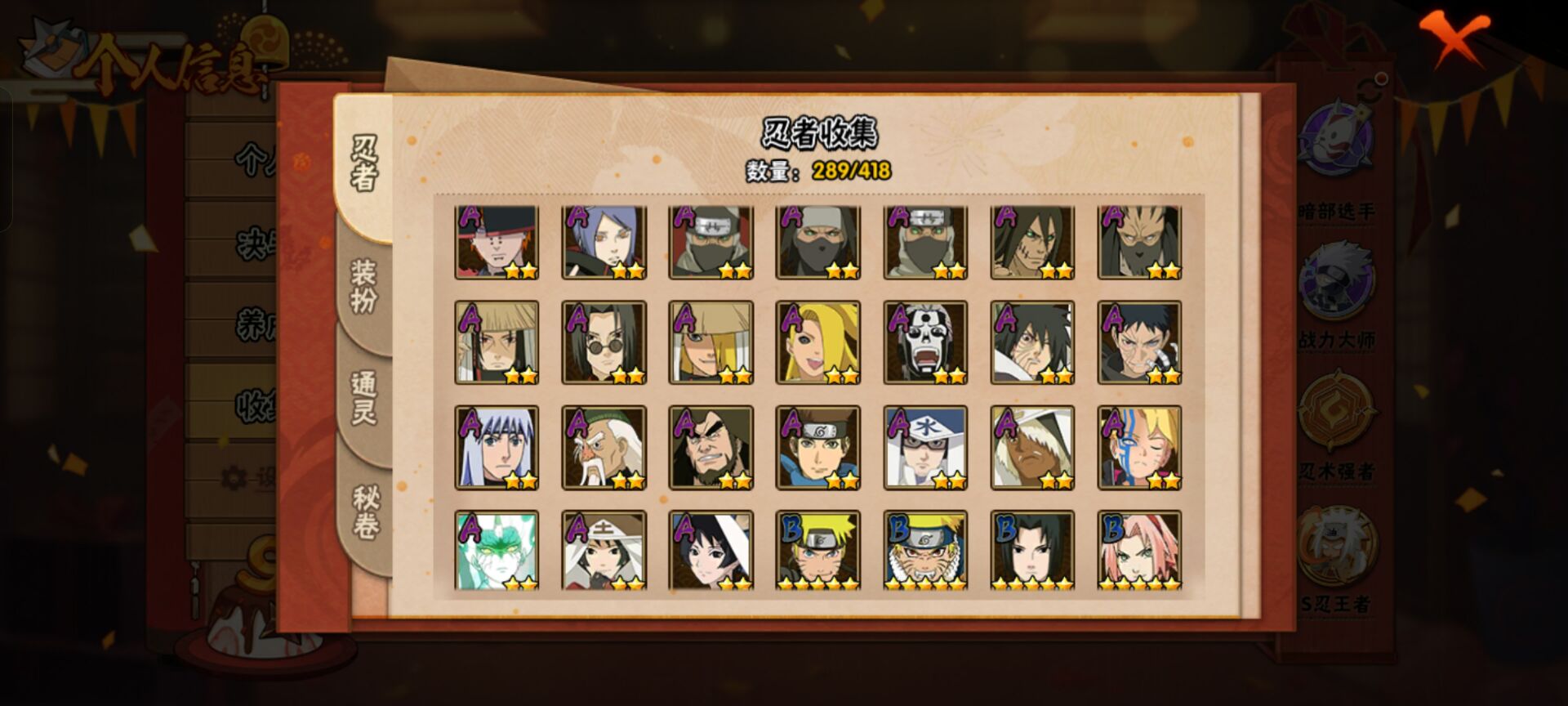Screen dimensions: 1568x706
Task: Select the skull-masked ninja portrait
Action: pyautogui.click(x=925, y=342)
